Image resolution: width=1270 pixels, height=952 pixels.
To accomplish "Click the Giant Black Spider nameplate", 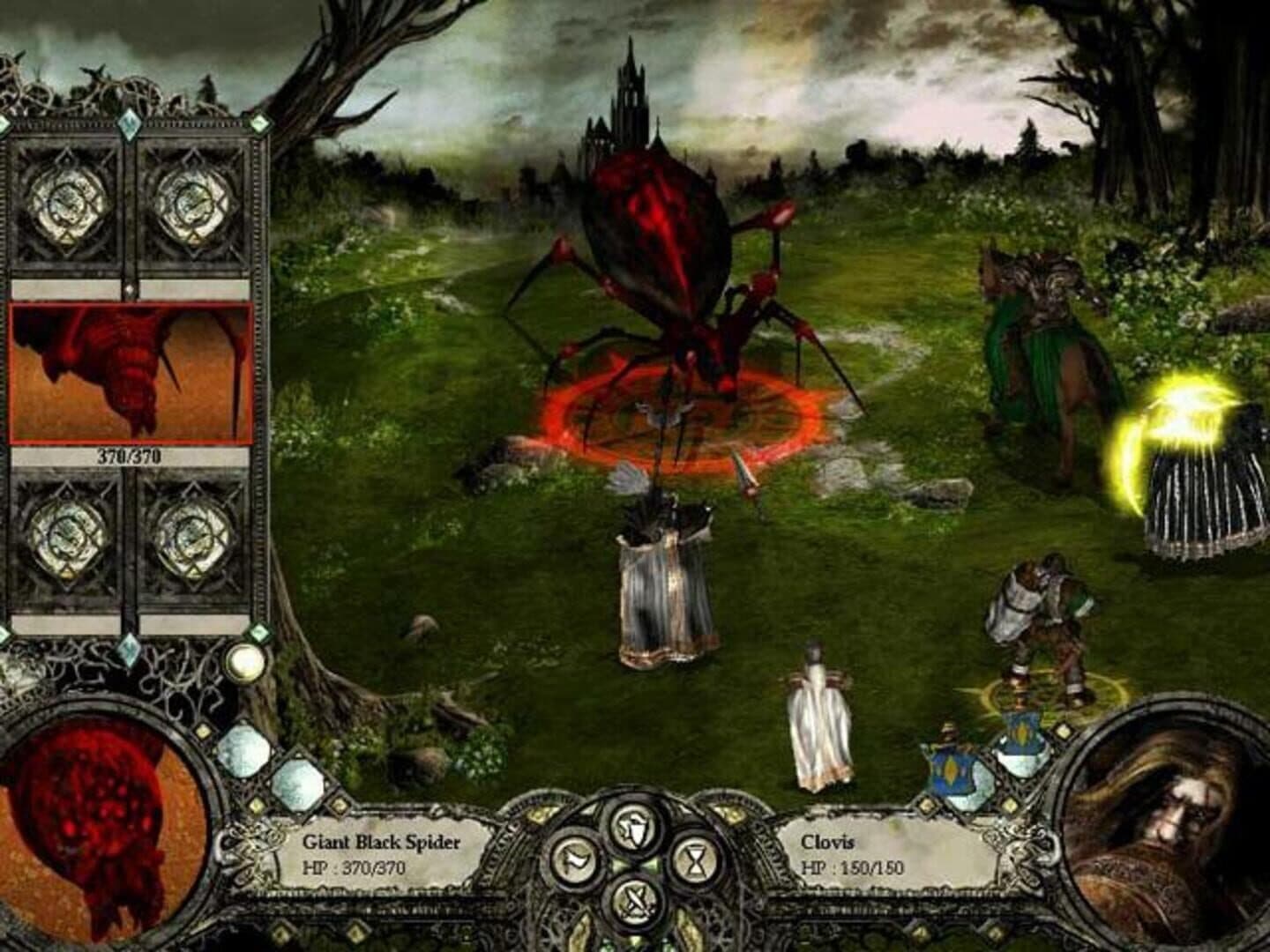I will 383,842.
